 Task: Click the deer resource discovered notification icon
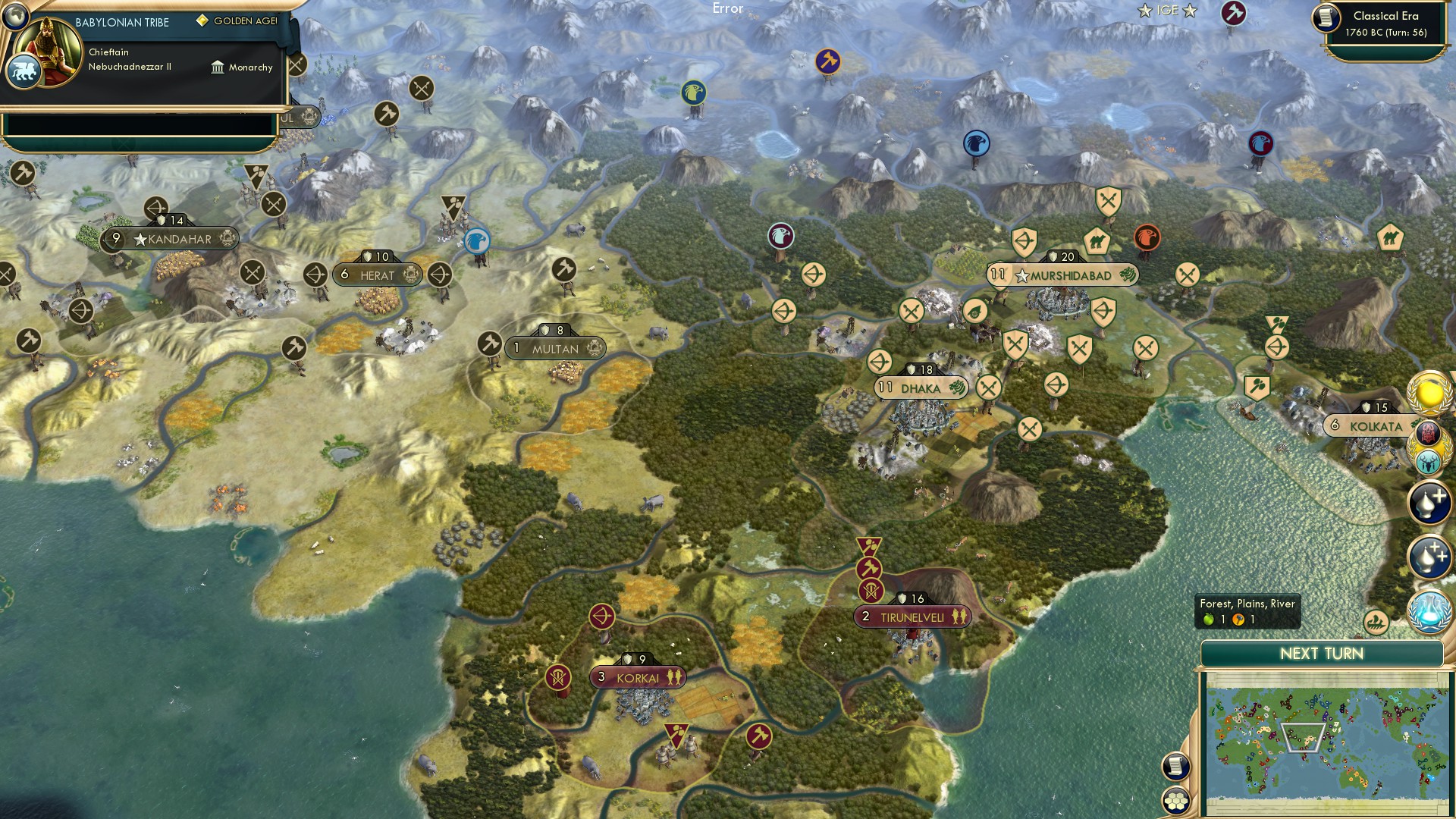coord(1429,463)
